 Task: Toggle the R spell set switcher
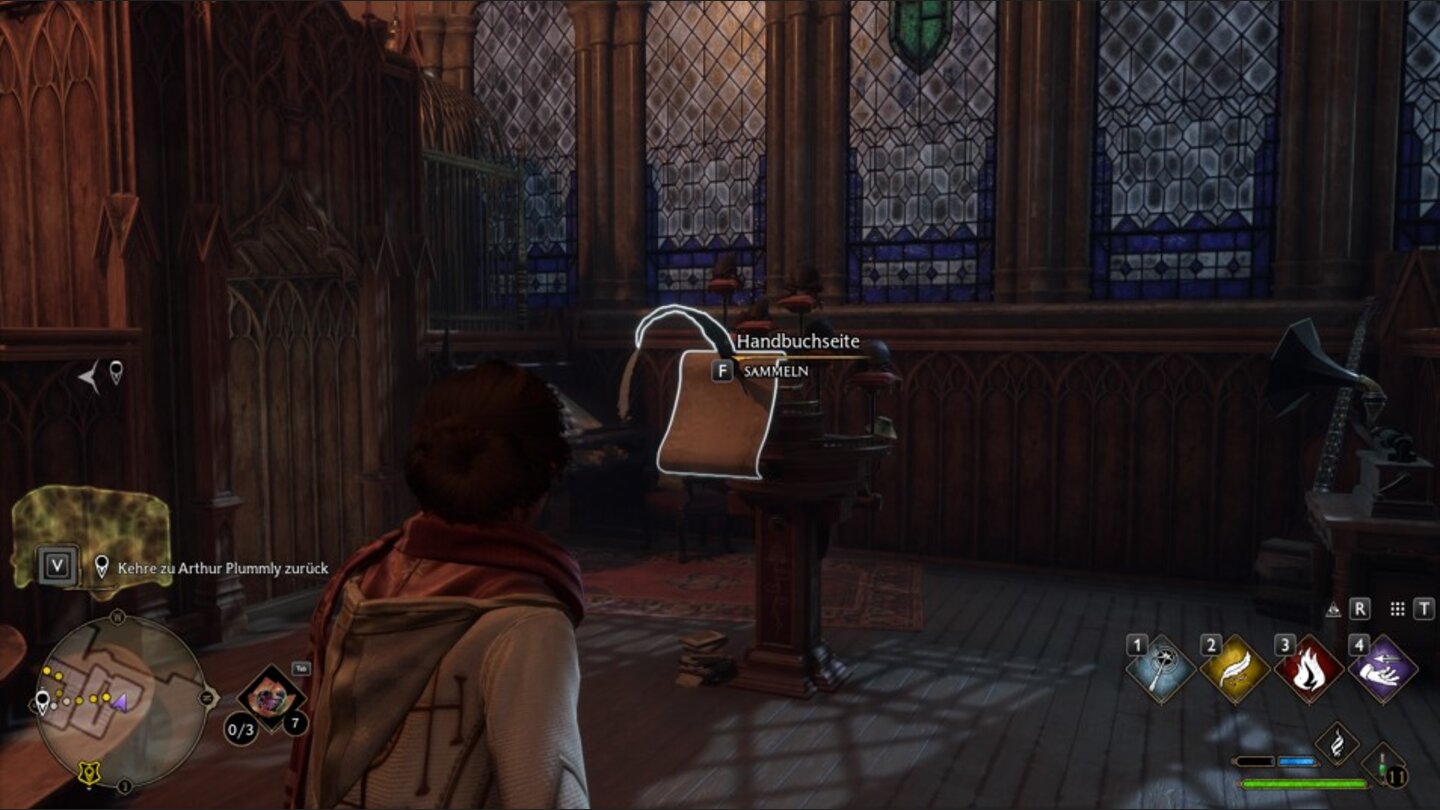[1360, 608]
